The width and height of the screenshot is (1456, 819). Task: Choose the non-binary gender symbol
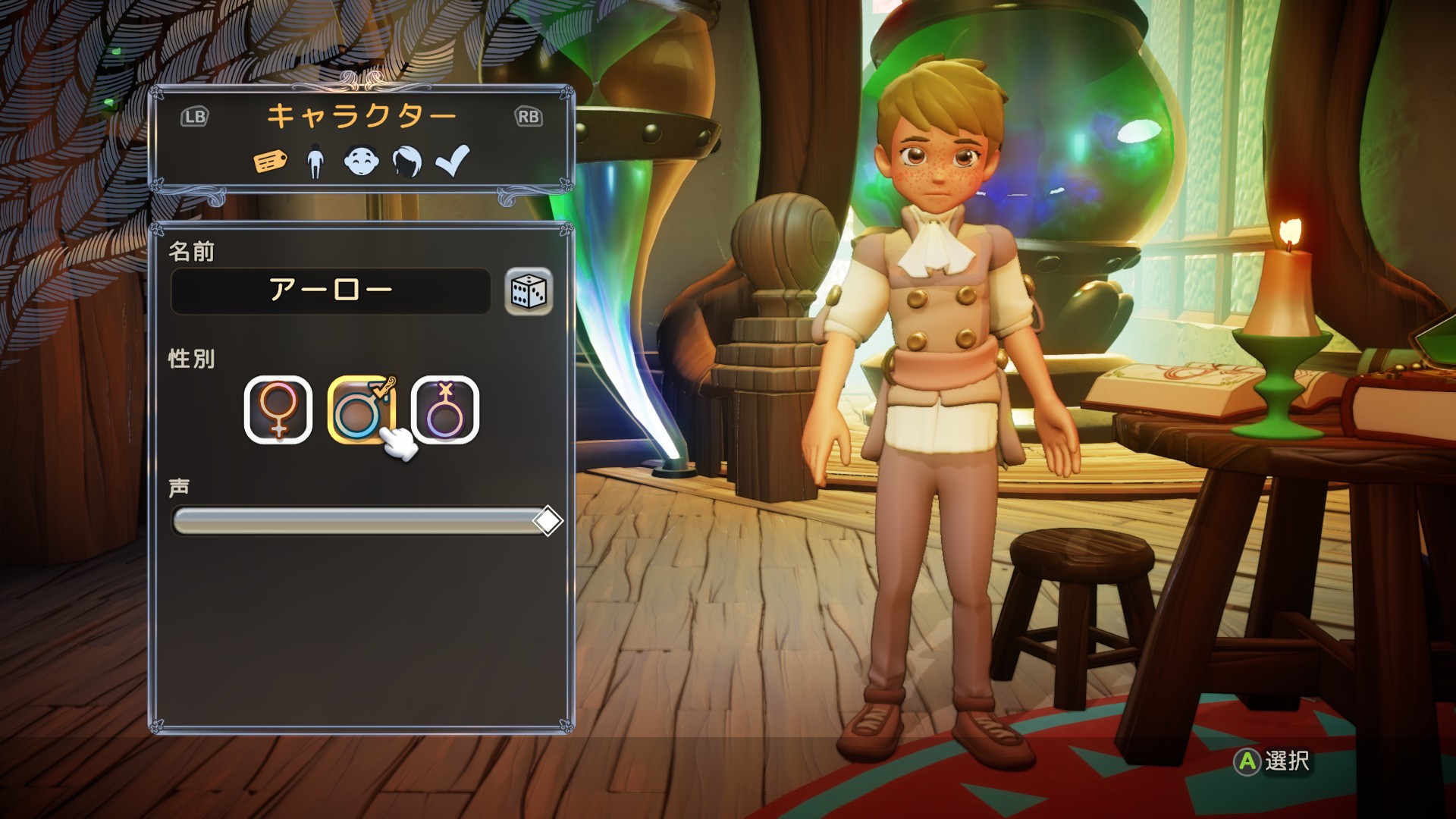click(445, 409)
